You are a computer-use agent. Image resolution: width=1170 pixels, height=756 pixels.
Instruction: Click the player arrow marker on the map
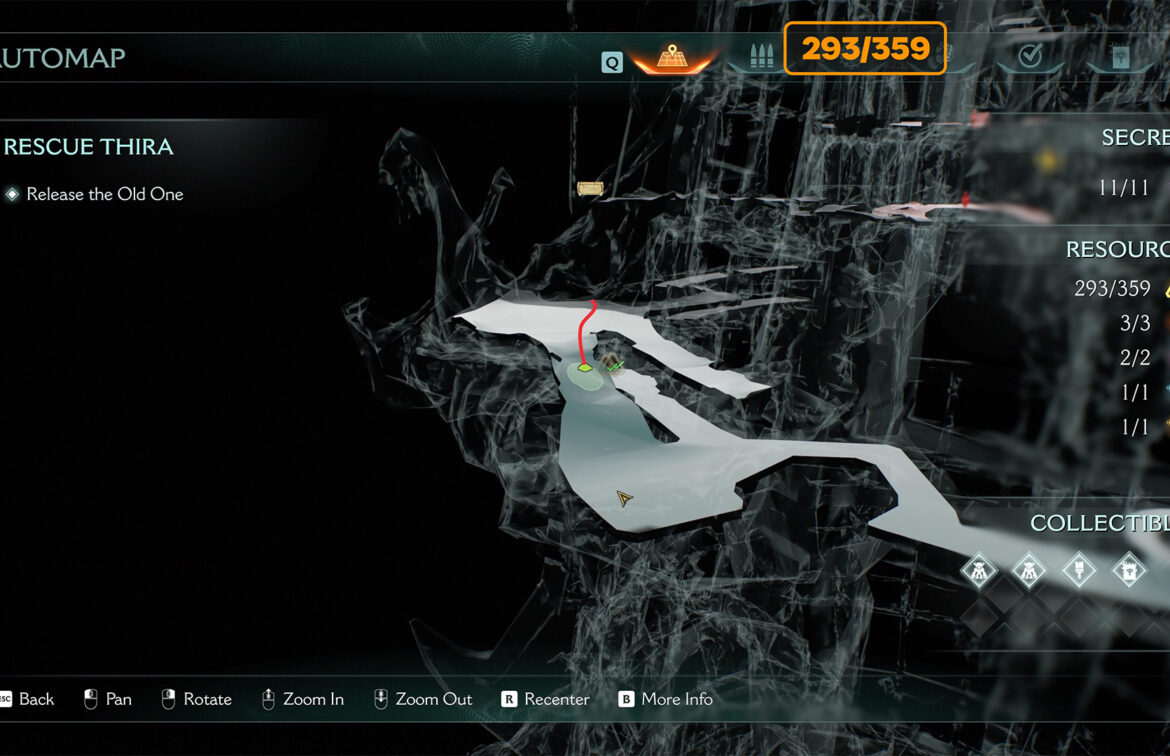click(x=625, y=497)
